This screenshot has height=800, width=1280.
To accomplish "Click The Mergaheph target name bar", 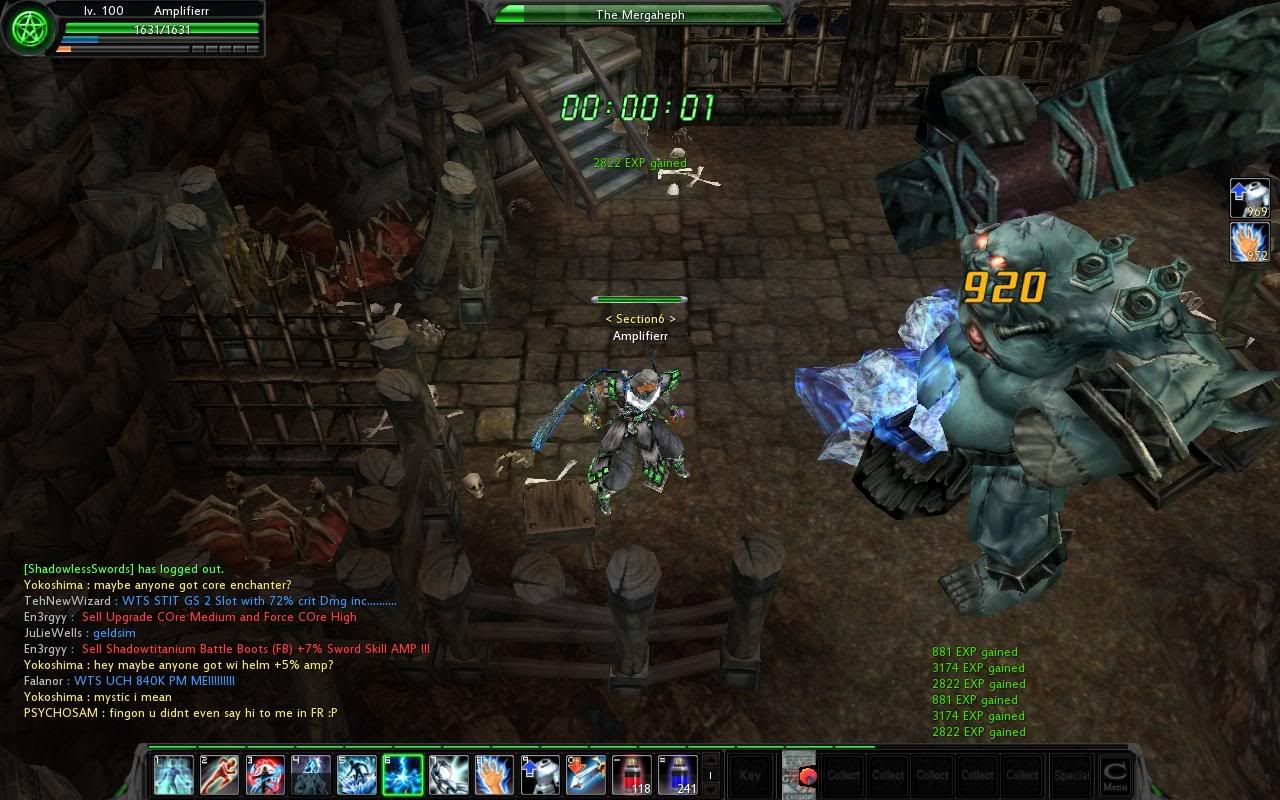I will 639,14.
